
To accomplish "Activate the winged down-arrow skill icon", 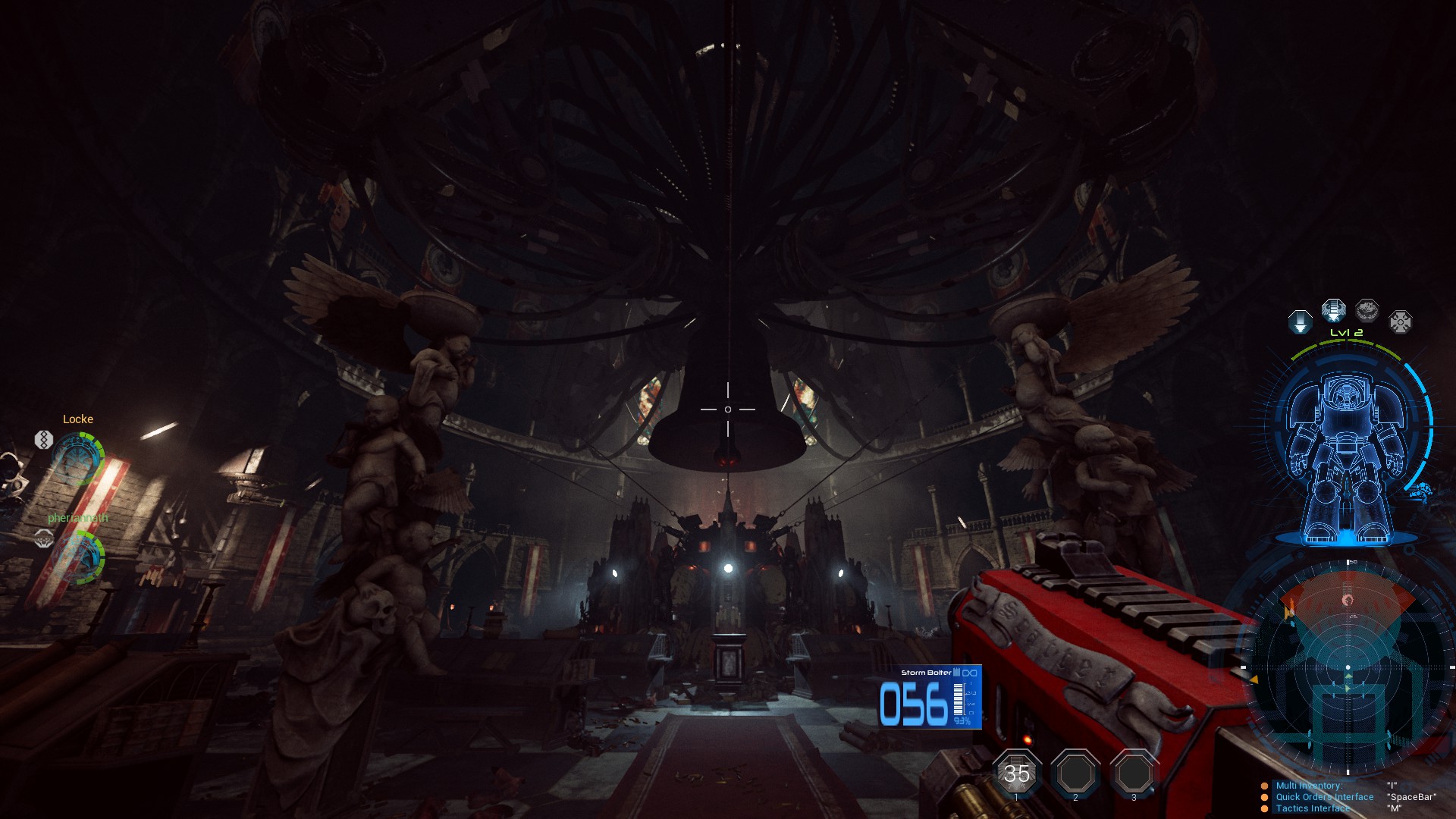I will click(1333, 310).
